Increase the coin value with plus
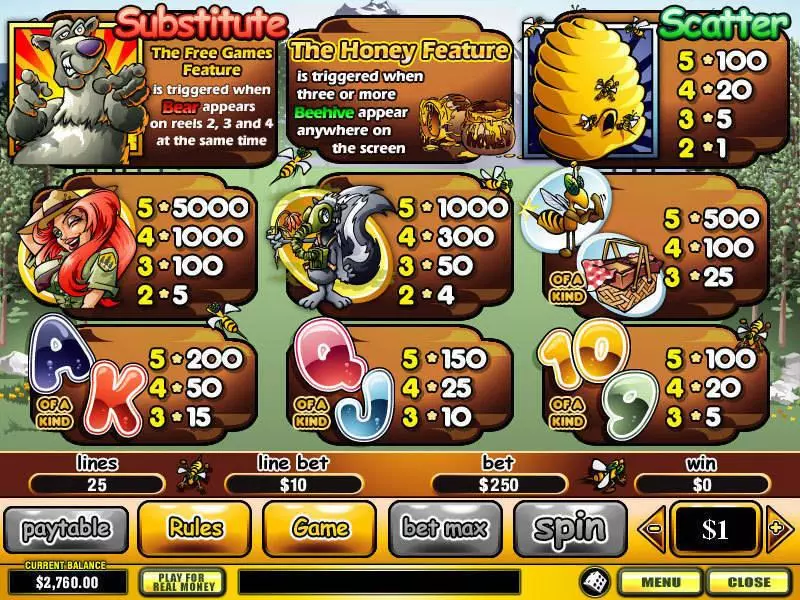This screenshot has width=800, height=600. tap(775, 527)
